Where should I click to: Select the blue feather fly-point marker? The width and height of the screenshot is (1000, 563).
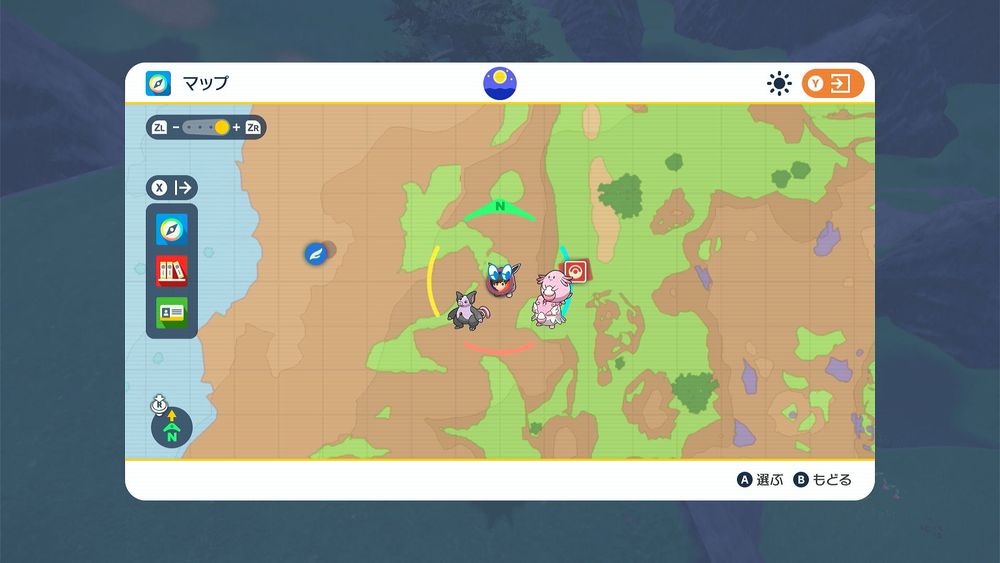(x=316, y=254)
